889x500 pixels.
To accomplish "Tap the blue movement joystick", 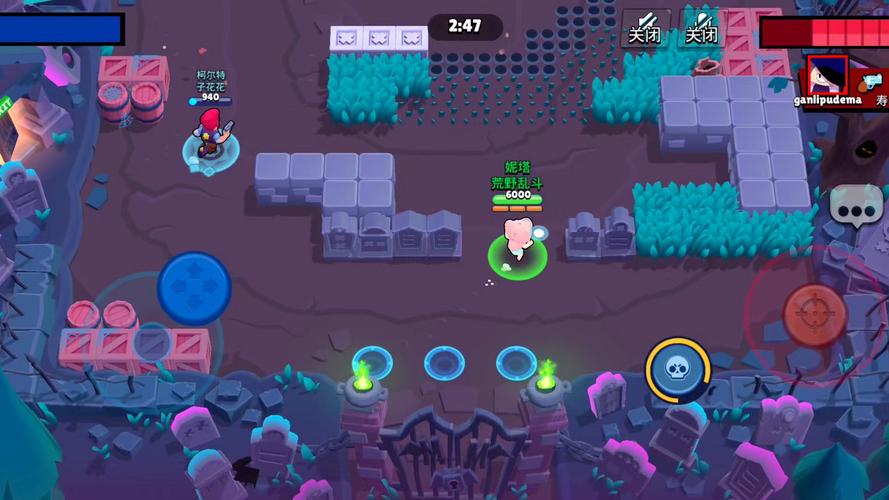I will click(194, 287).
